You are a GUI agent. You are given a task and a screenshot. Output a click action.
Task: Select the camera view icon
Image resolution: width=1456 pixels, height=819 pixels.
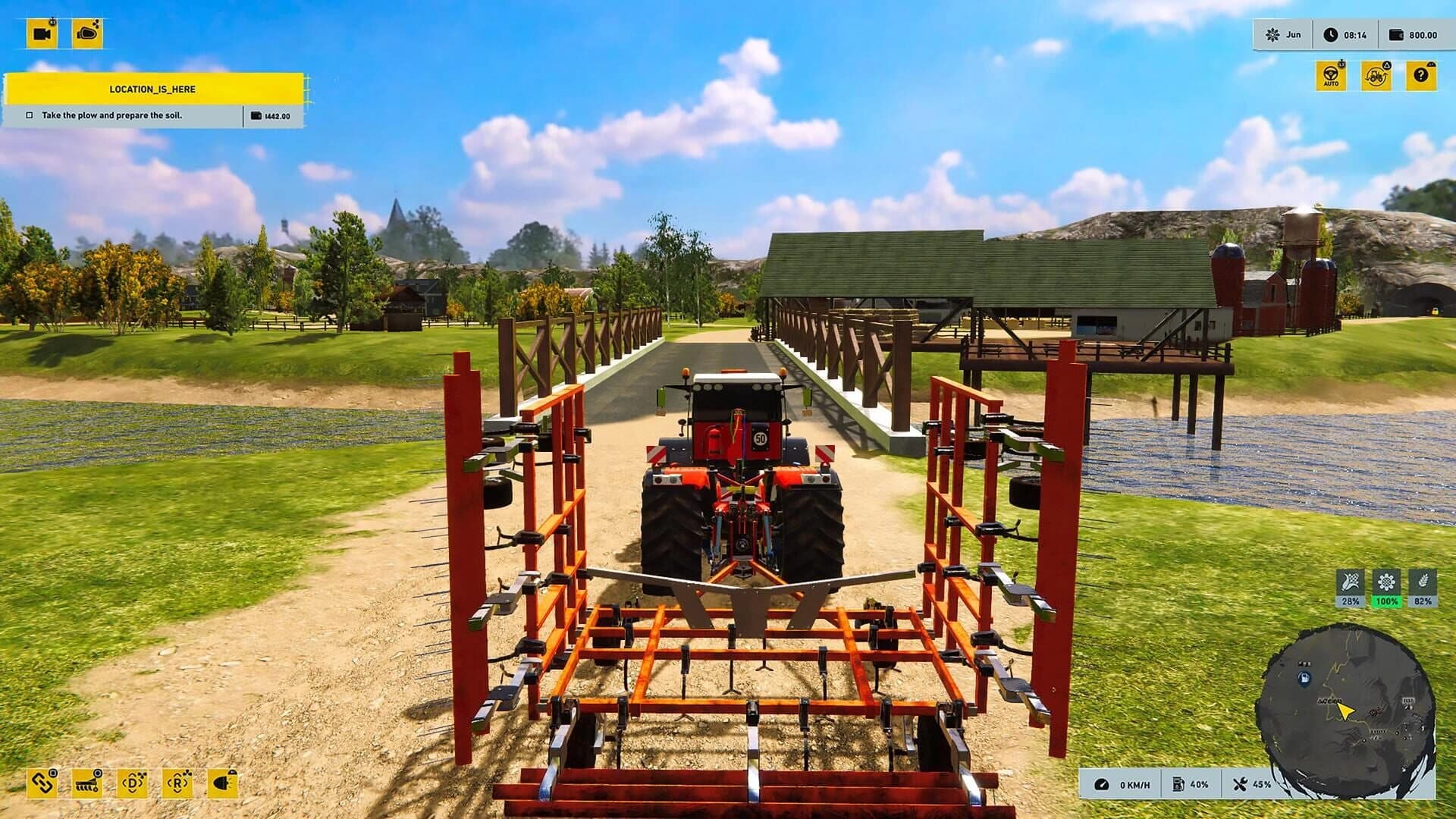(43, 32)
